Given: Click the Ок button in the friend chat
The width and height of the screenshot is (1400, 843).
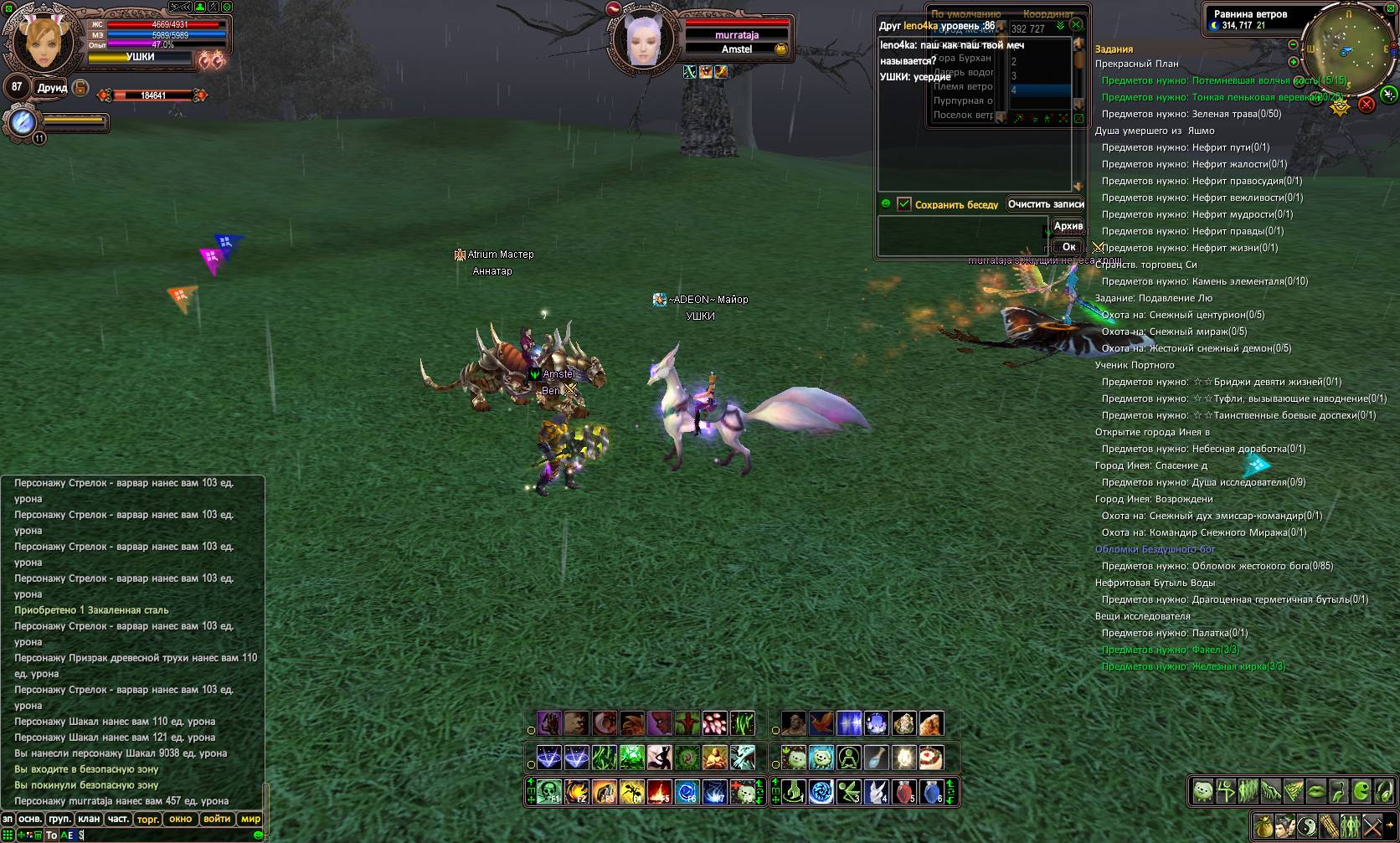Looking at the screenshot, I should pos(1068,247).
